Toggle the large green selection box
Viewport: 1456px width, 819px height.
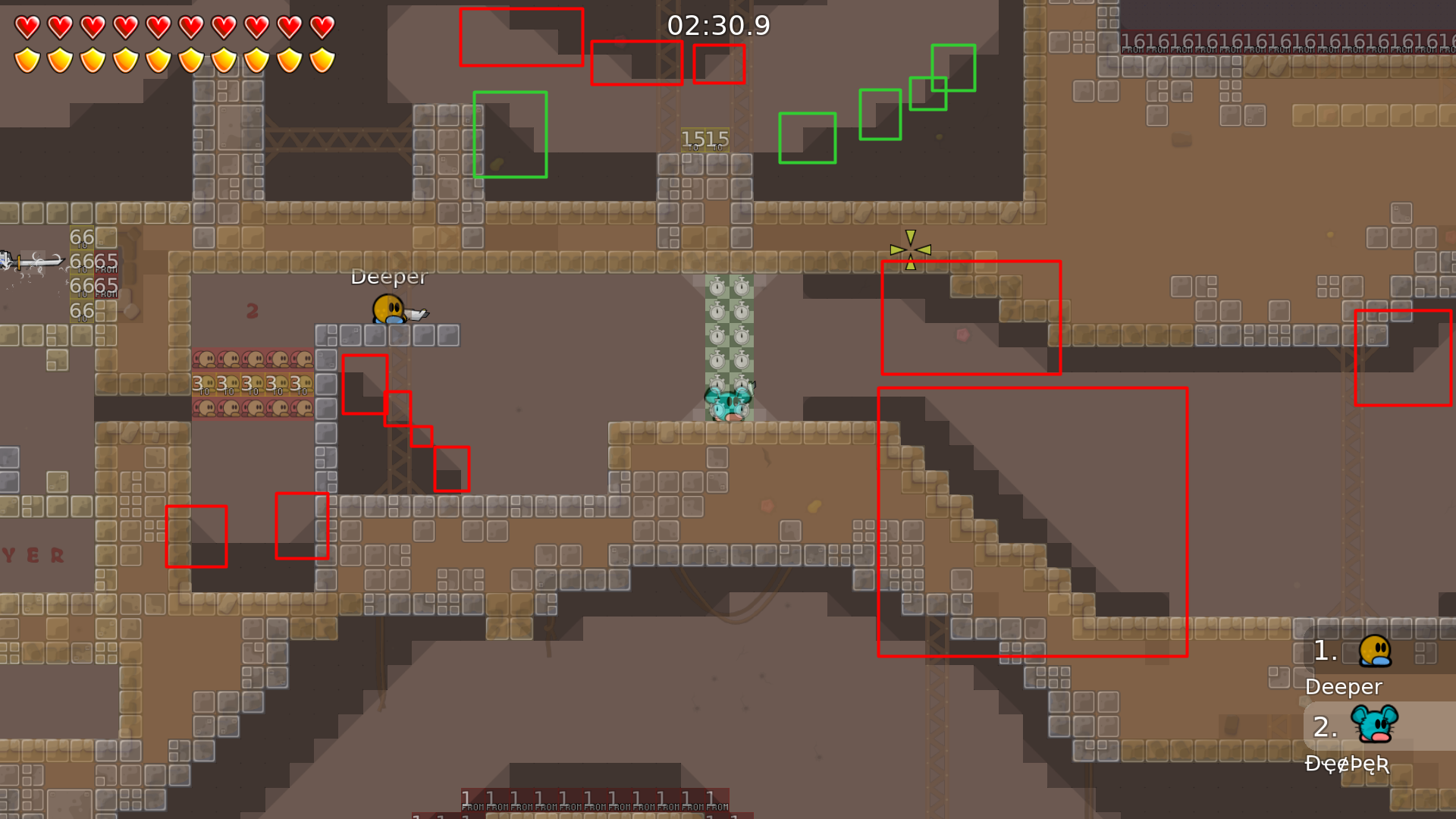(x=510, y=134)
